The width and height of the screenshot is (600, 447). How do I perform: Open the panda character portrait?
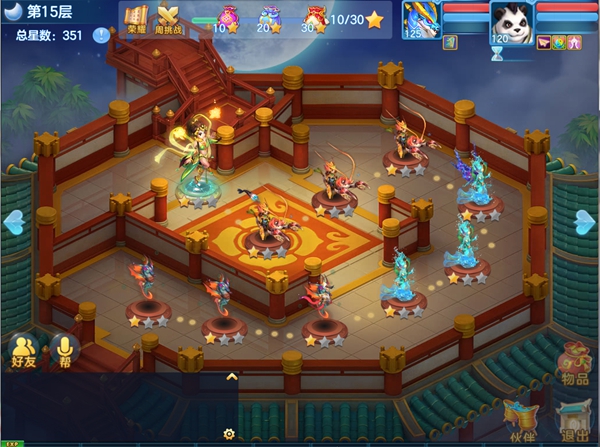click(x=511, y=20)
